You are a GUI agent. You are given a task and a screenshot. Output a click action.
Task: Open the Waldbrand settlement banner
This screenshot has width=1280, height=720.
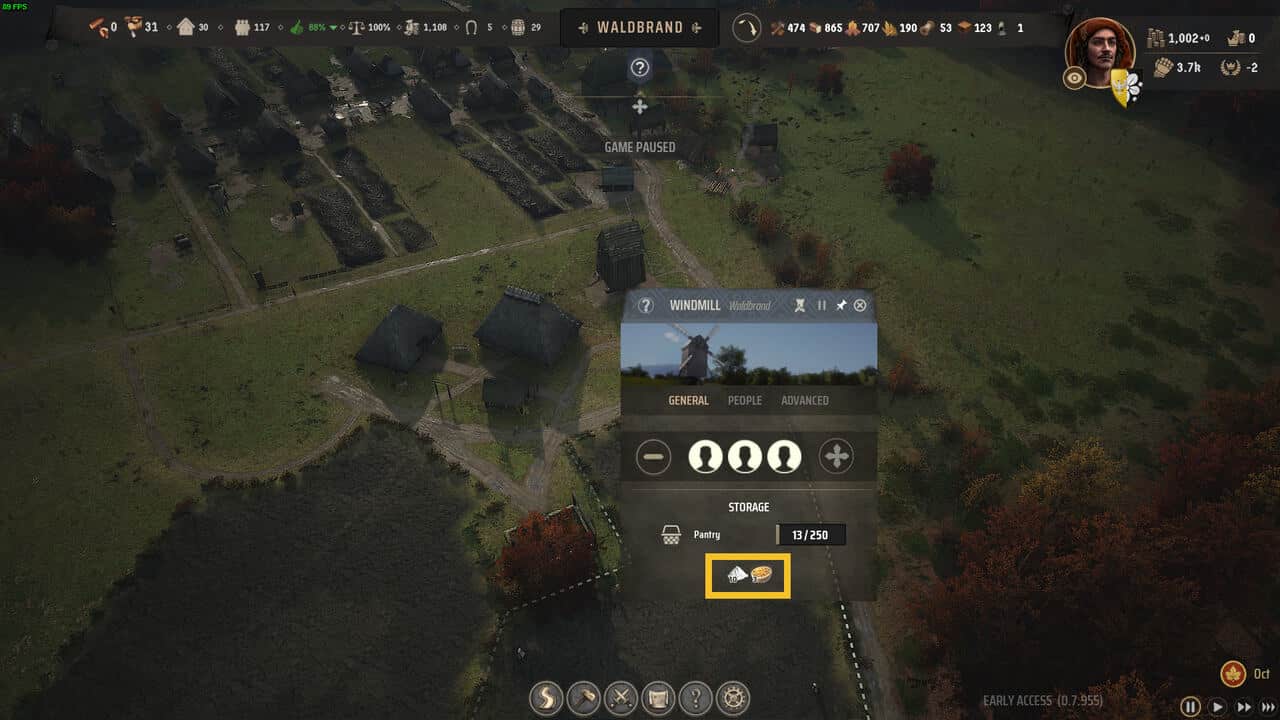[x=640, y=28]
